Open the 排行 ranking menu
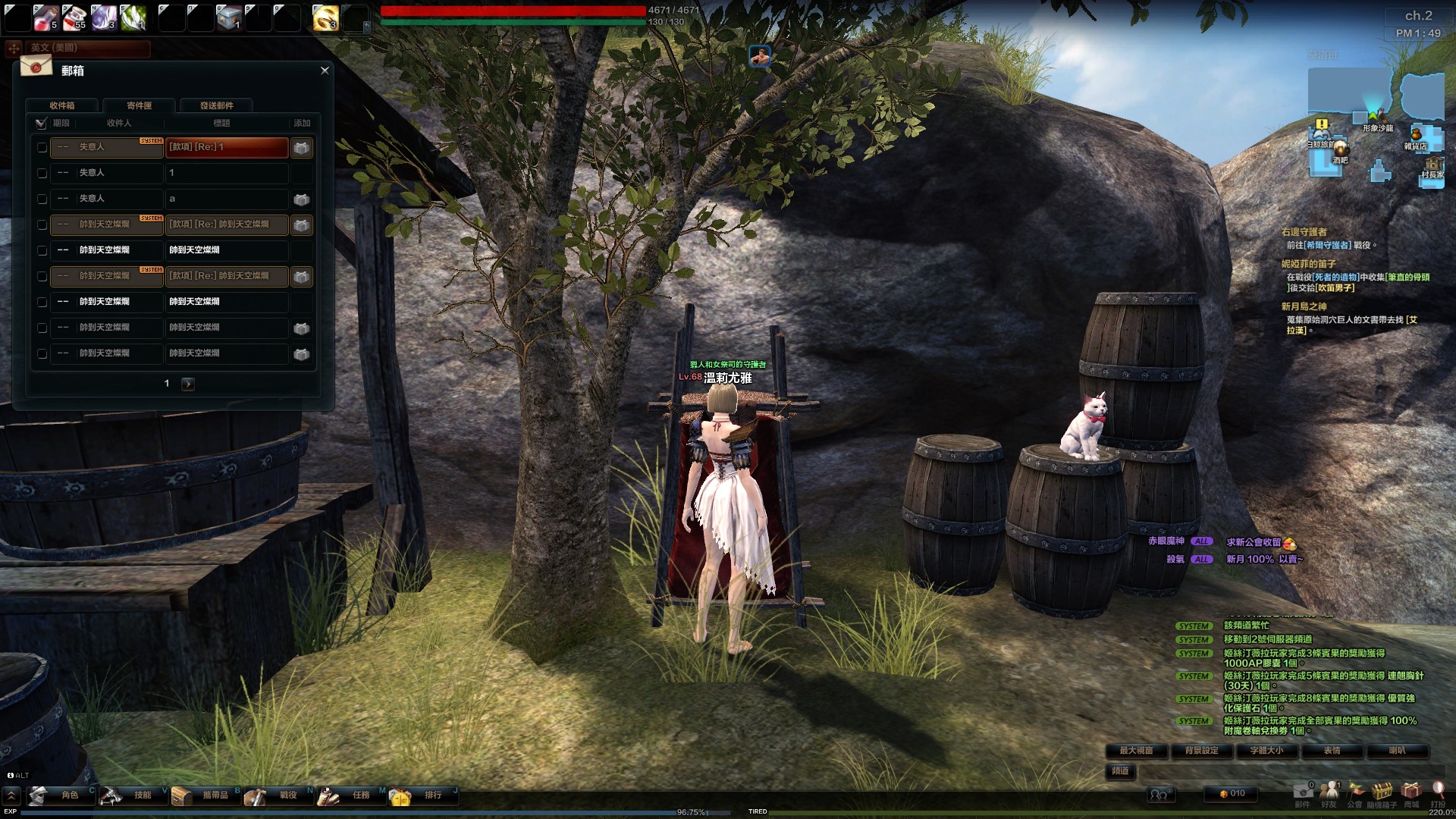1456x819 pixels. click(x=424, y=795)
